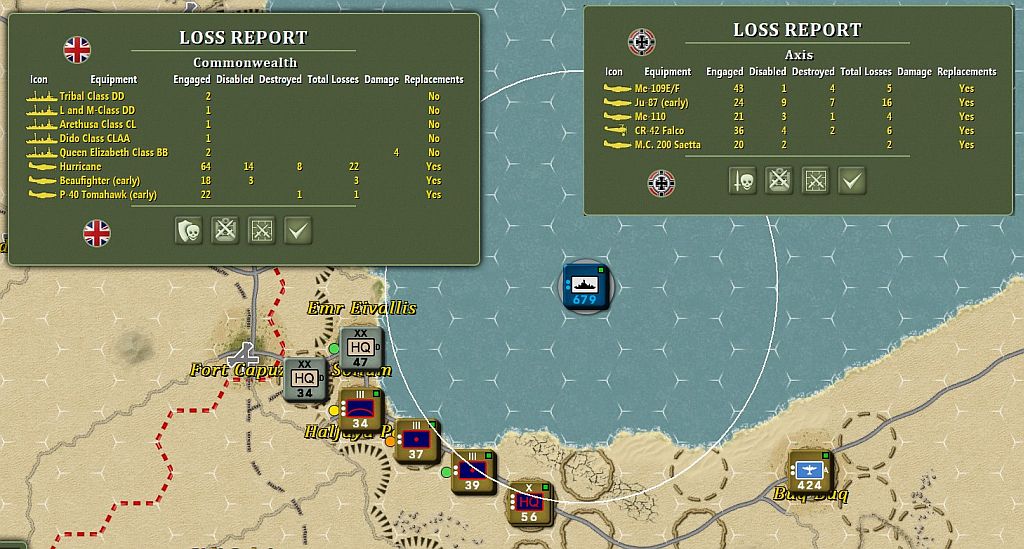This screenshot has height=549, width=1024.
Task: Select the naval unit counter 679
Action: pos(584,287)
